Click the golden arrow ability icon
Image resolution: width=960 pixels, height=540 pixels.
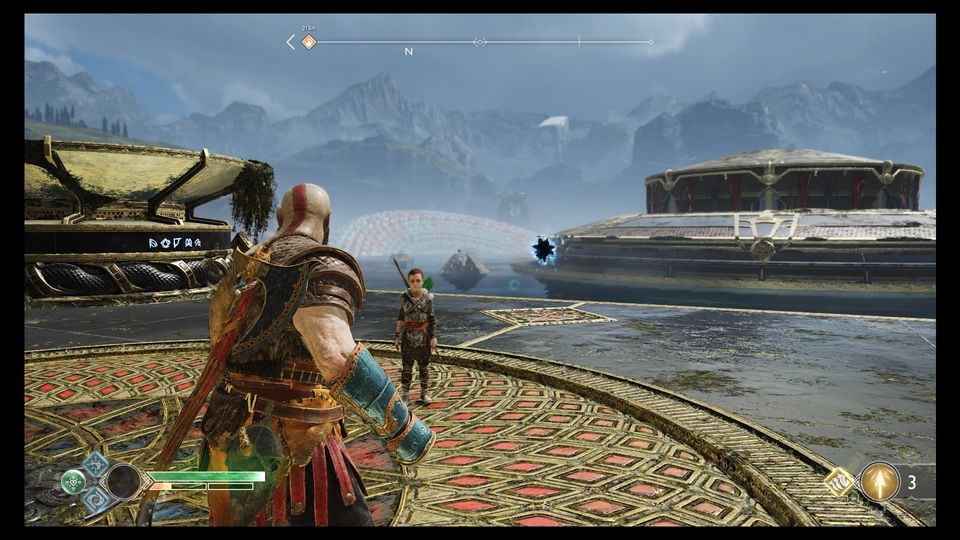880,481
